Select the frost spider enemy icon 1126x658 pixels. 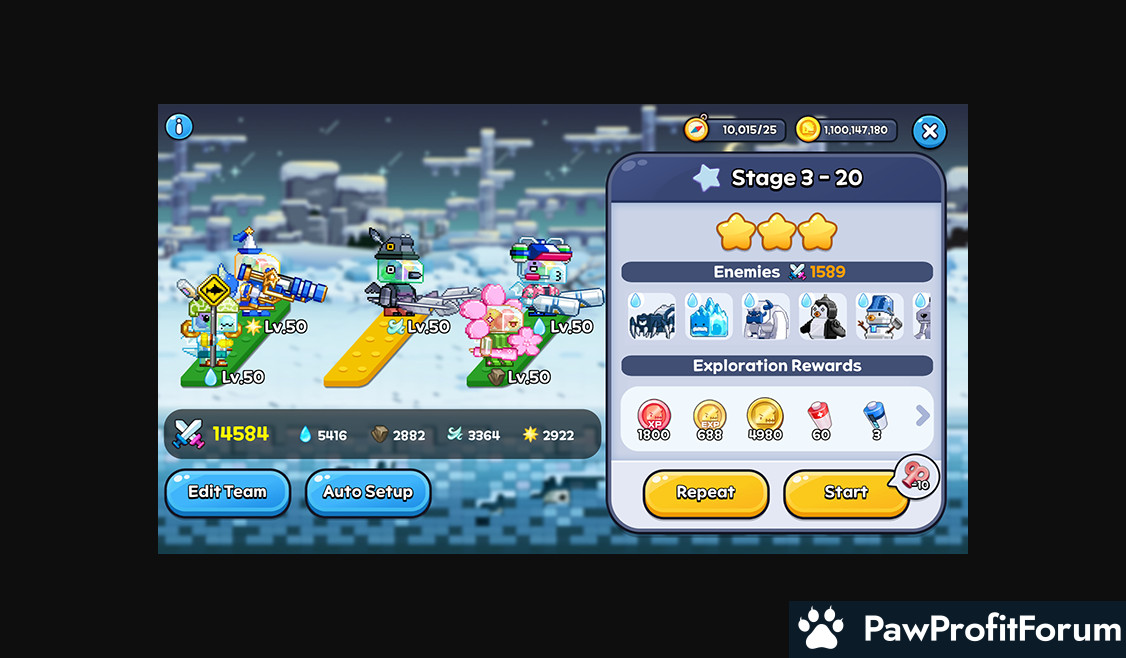pyautogui.click(x=652, y=317)
